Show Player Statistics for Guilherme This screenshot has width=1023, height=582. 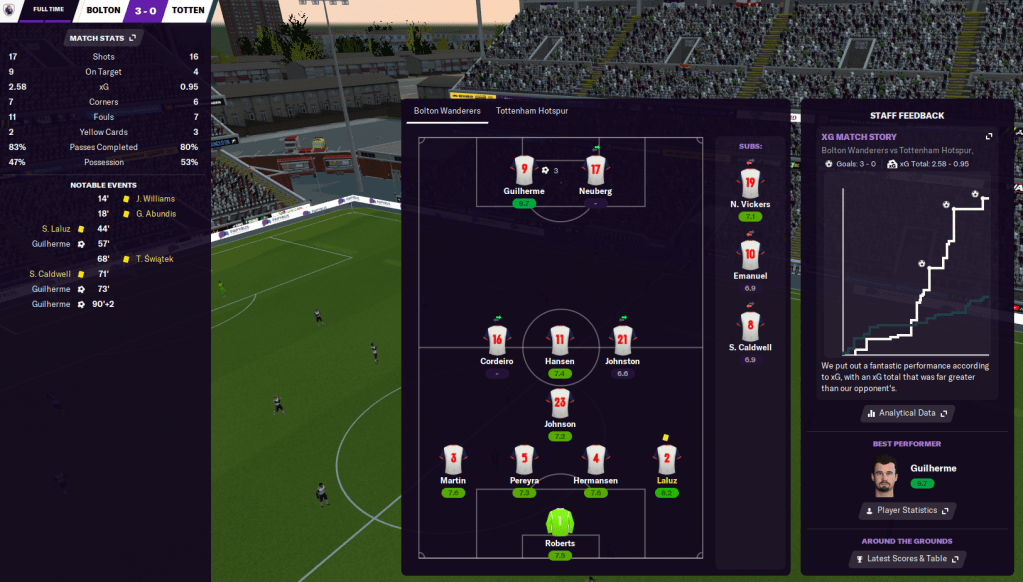click(x=907, y=510)
